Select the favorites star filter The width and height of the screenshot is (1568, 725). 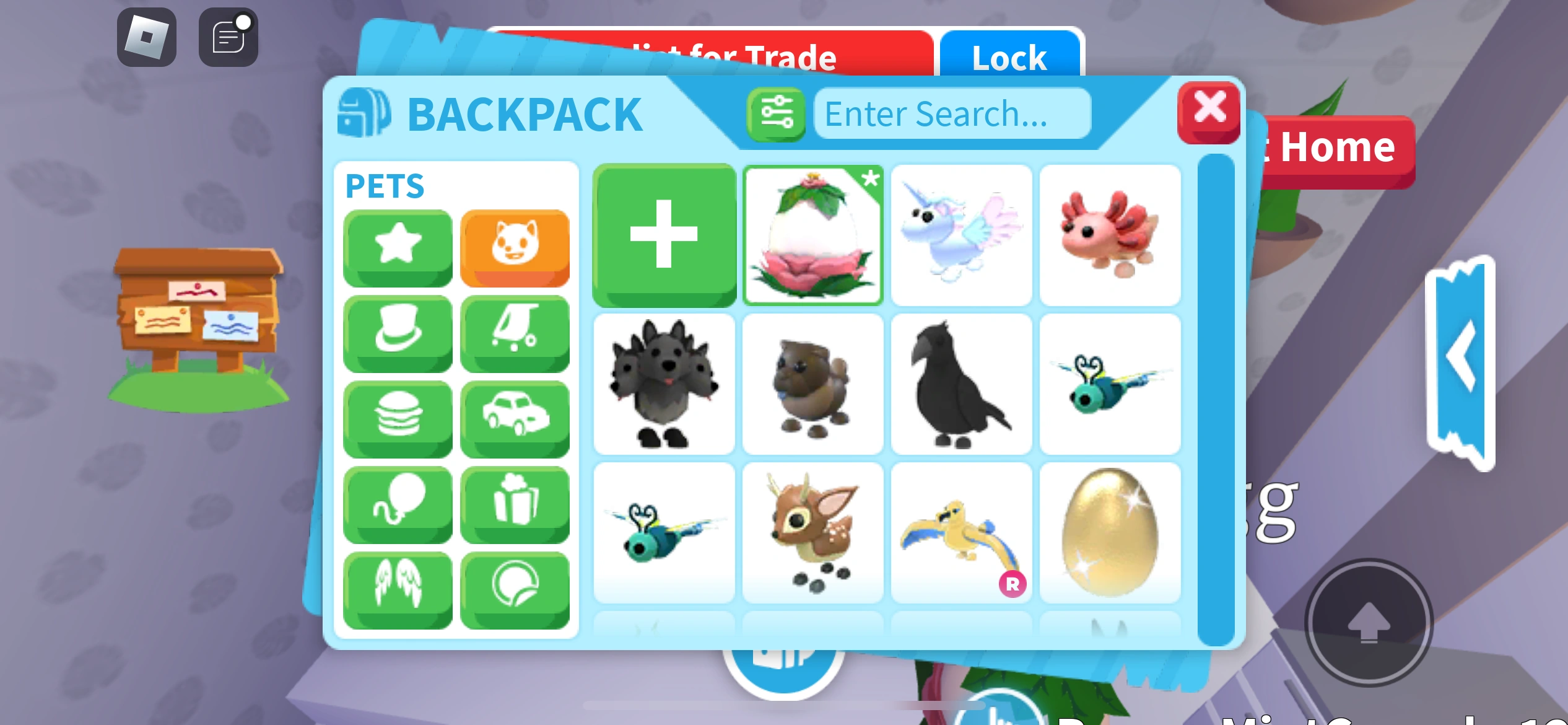397,247
